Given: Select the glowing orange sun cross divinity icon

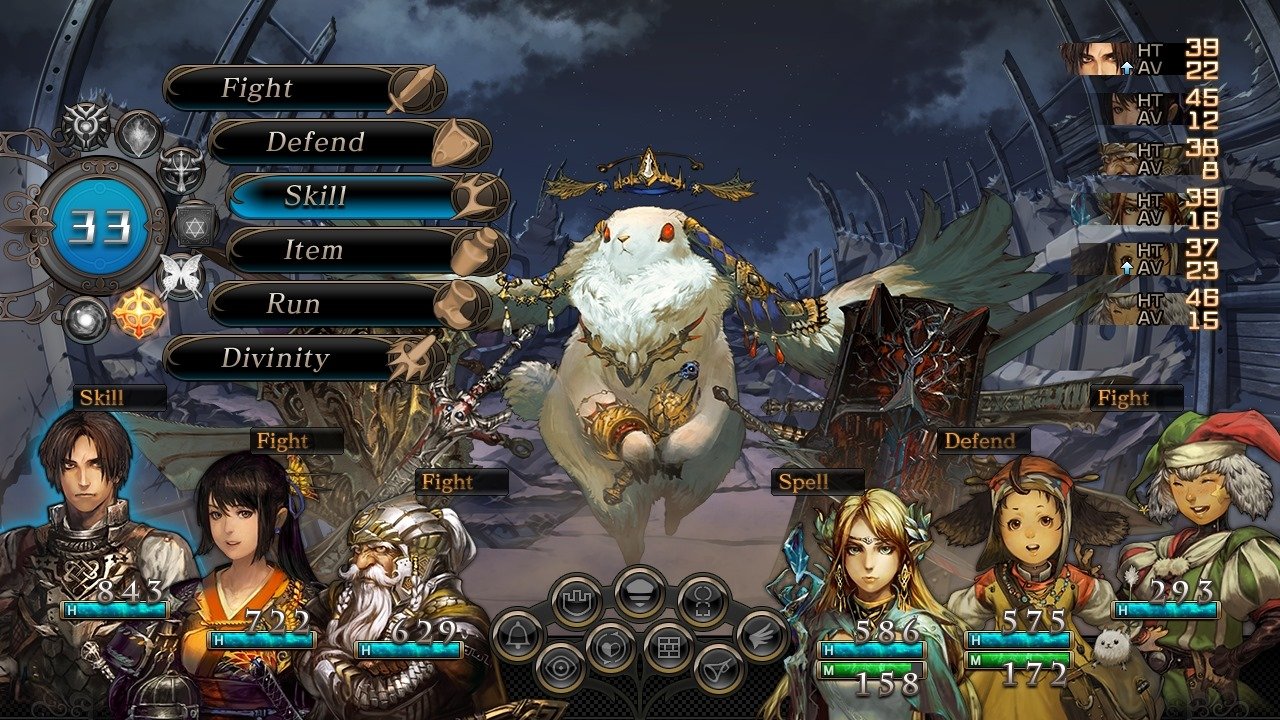Looking at the screenshot, I should [138, 313].
